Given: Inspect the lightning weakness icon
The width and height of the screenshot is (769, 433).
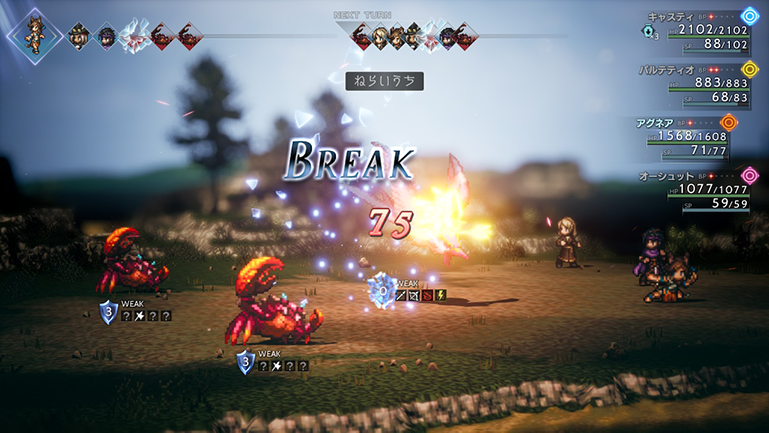Looking at the screenshot, I should coord(441,295).
